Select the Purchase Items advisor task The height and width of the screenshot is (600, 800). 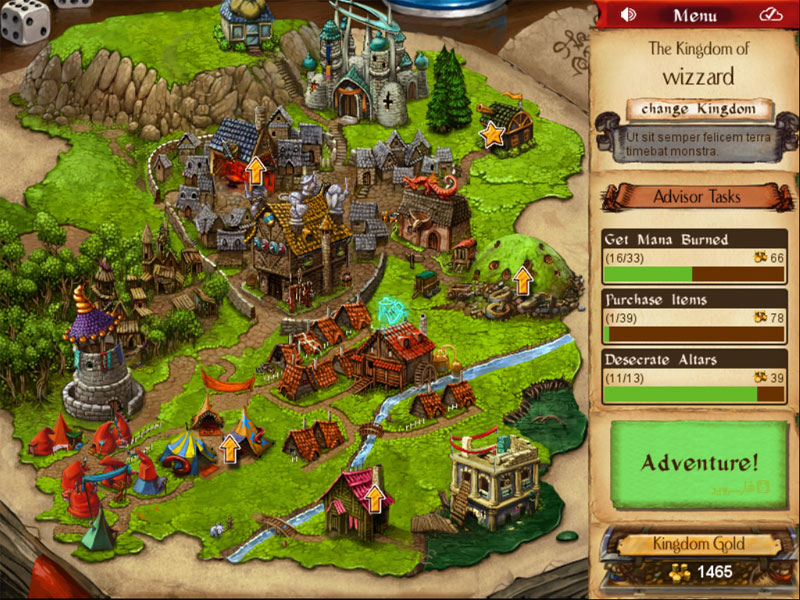[694, 316]
